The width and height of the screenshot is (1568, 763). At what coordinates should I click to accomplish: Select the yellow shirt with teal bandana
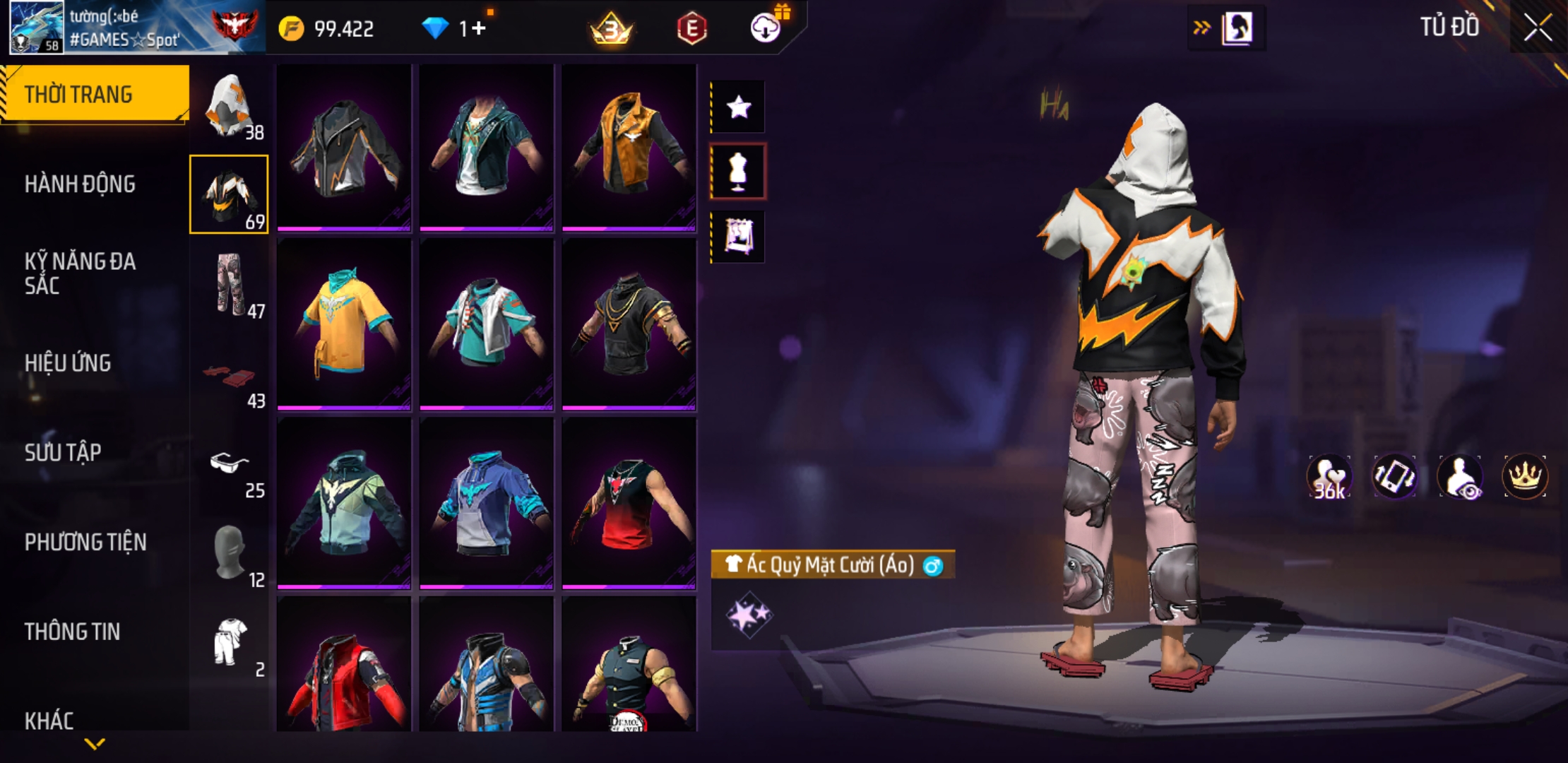(x=344, y=325)
